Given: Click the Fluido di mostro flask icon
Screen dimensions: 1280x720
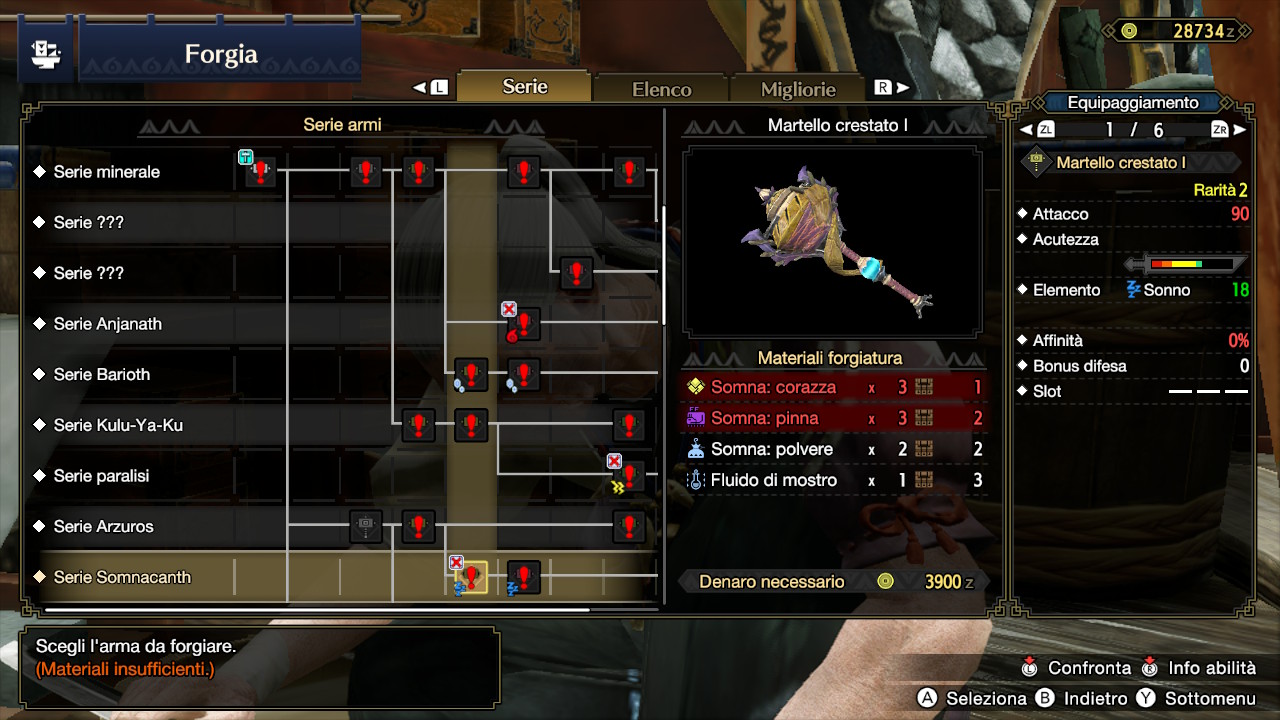Looking at the screenshot, I should tap(697, 480).
